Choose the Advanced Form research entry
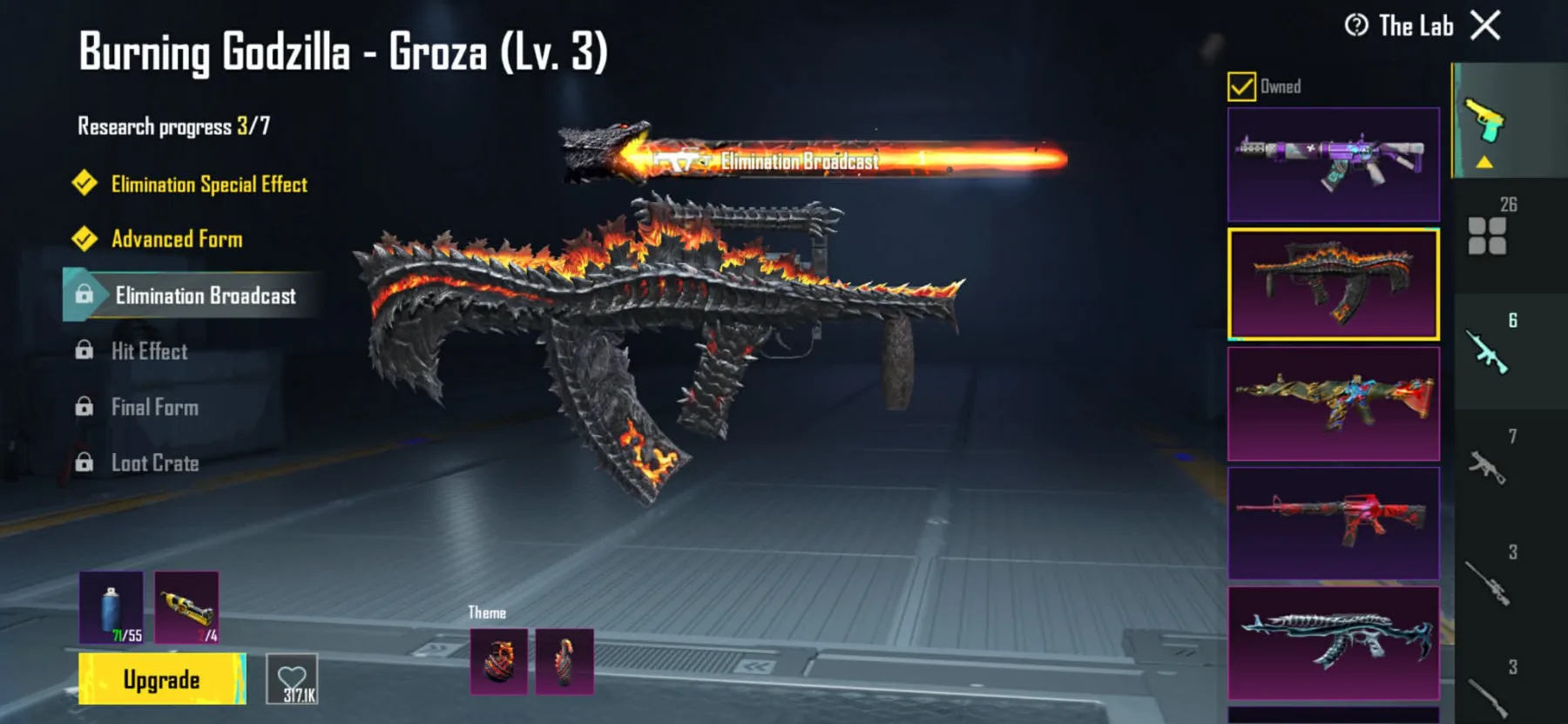 click(x=177, y=239)
